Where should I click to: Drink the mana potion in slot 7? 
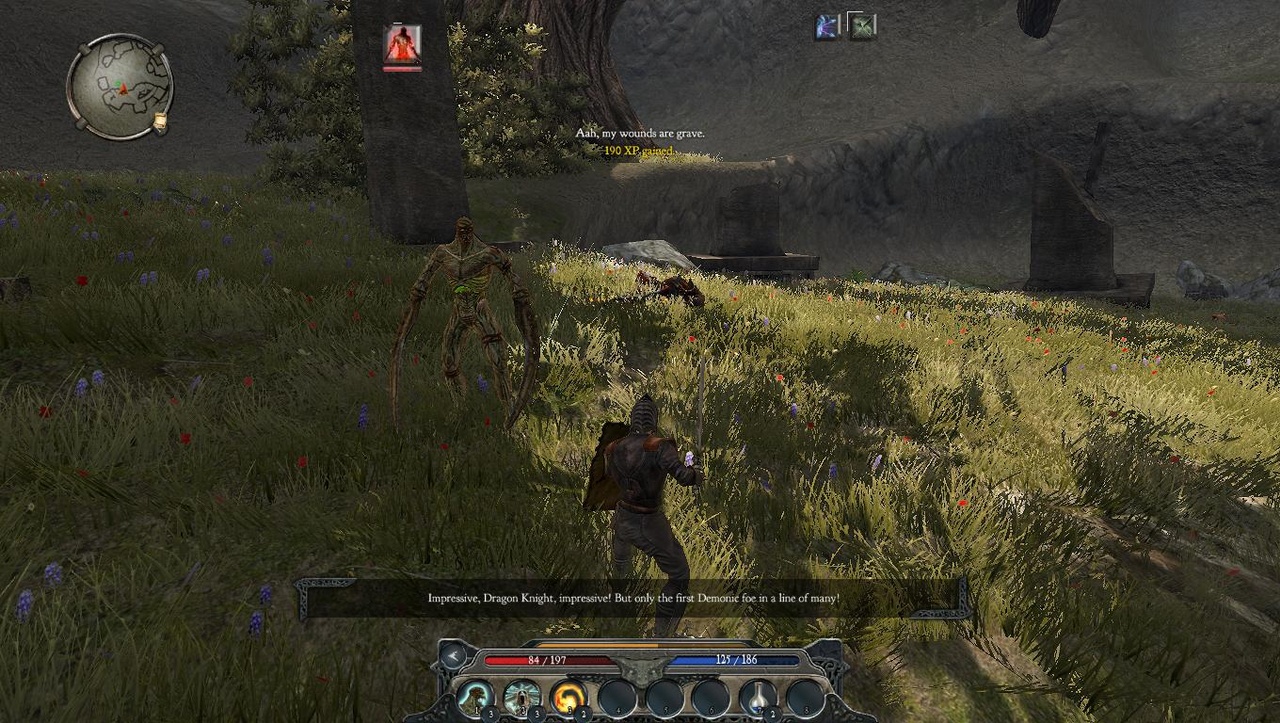pyautogui.click(x=757, y=697)
